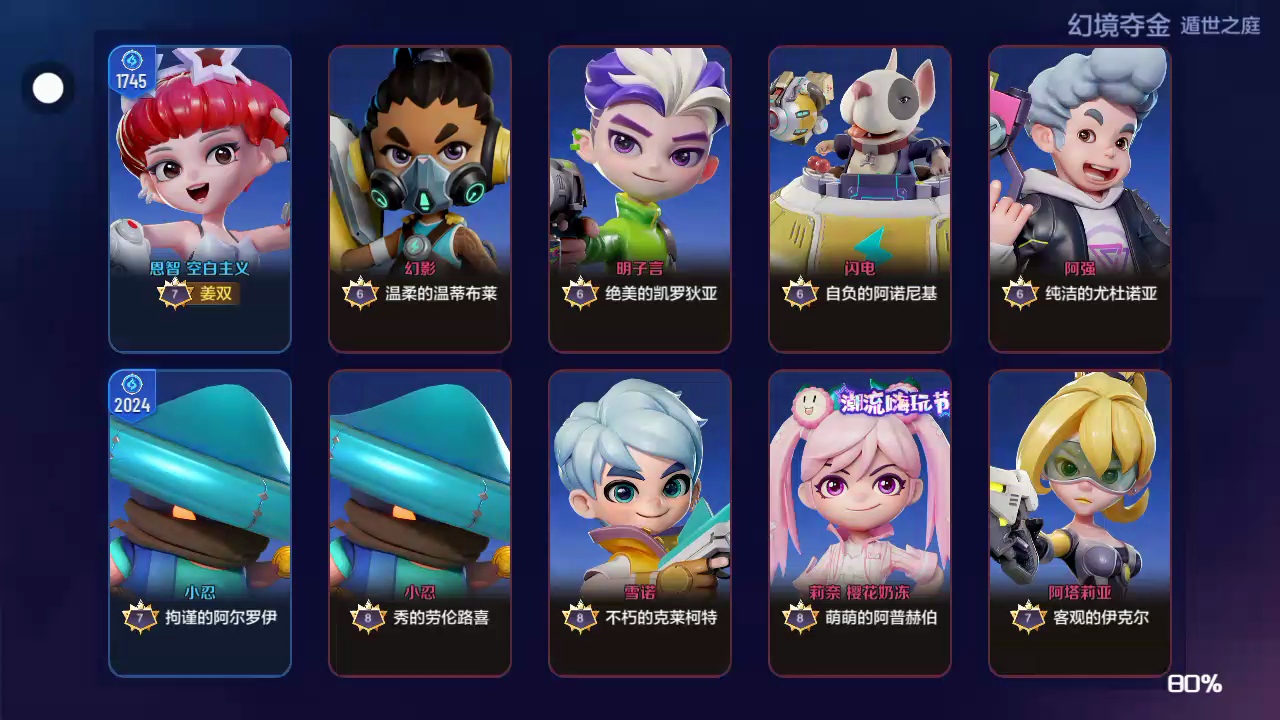Open the 自负的阿诺尼基 player card
The image size is (1280, 720).
860,199
